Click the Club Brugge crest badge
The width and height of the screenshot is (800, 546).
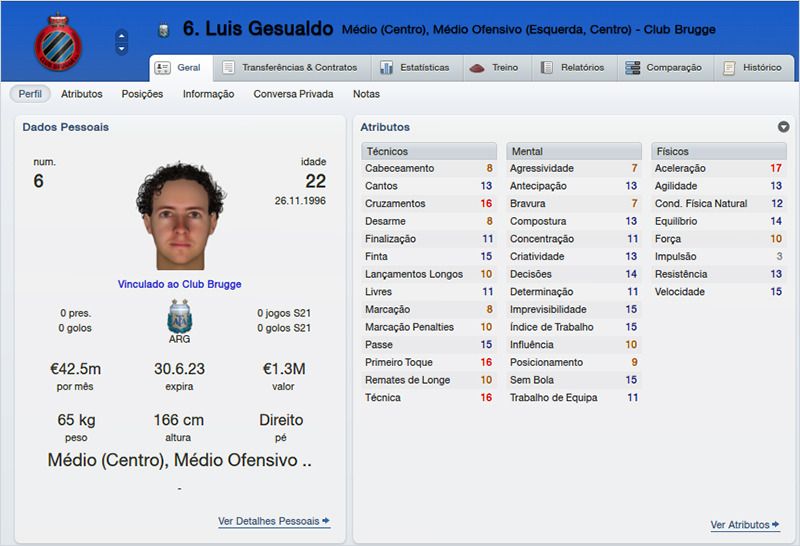(x=57, y=42)
